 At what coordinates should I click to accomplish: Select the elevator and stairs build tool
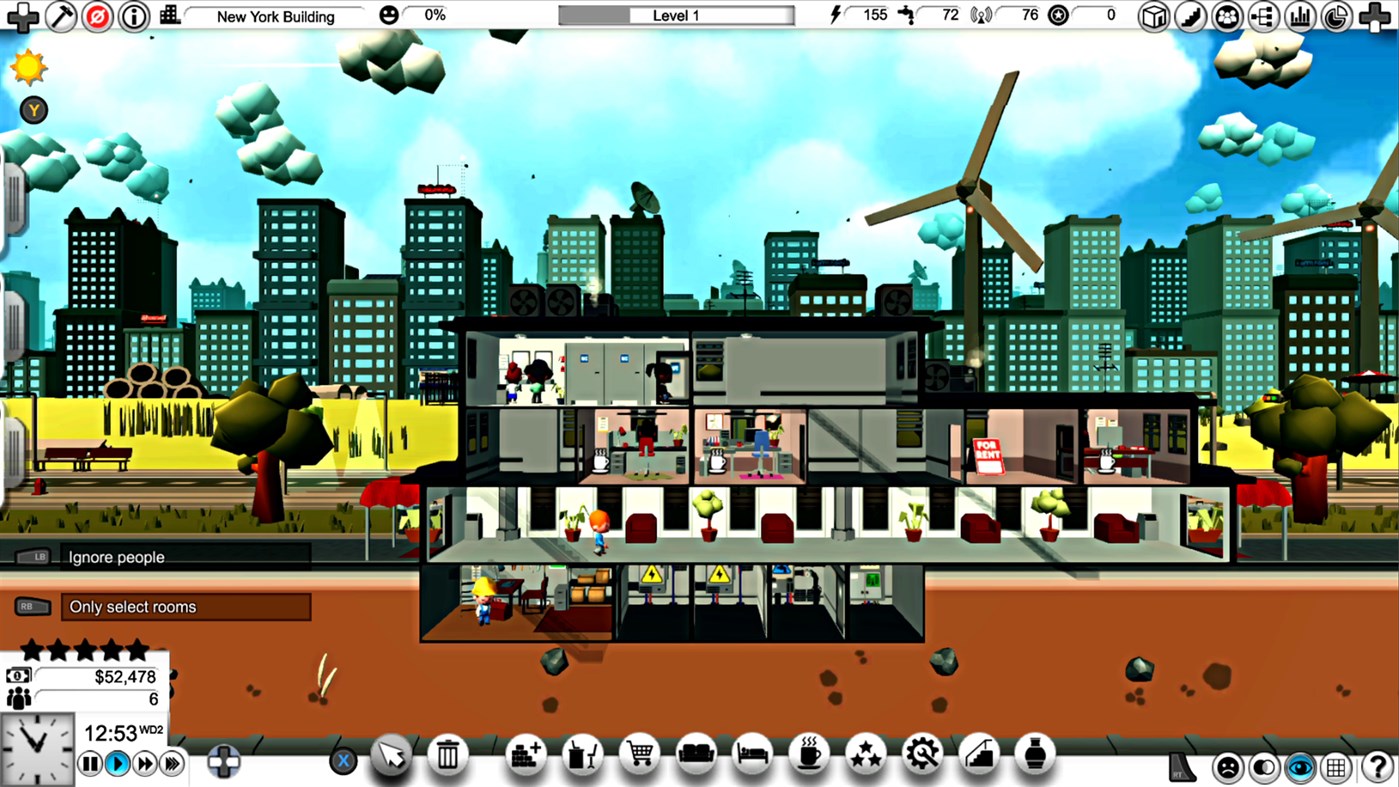978,757
